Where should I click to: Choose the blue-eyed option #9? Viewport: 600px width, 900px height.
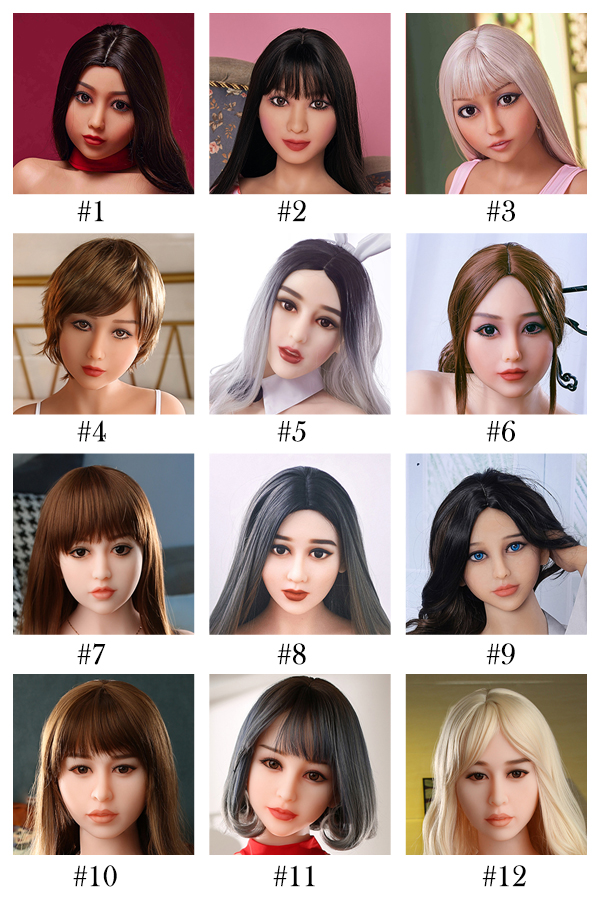point(496,544)
